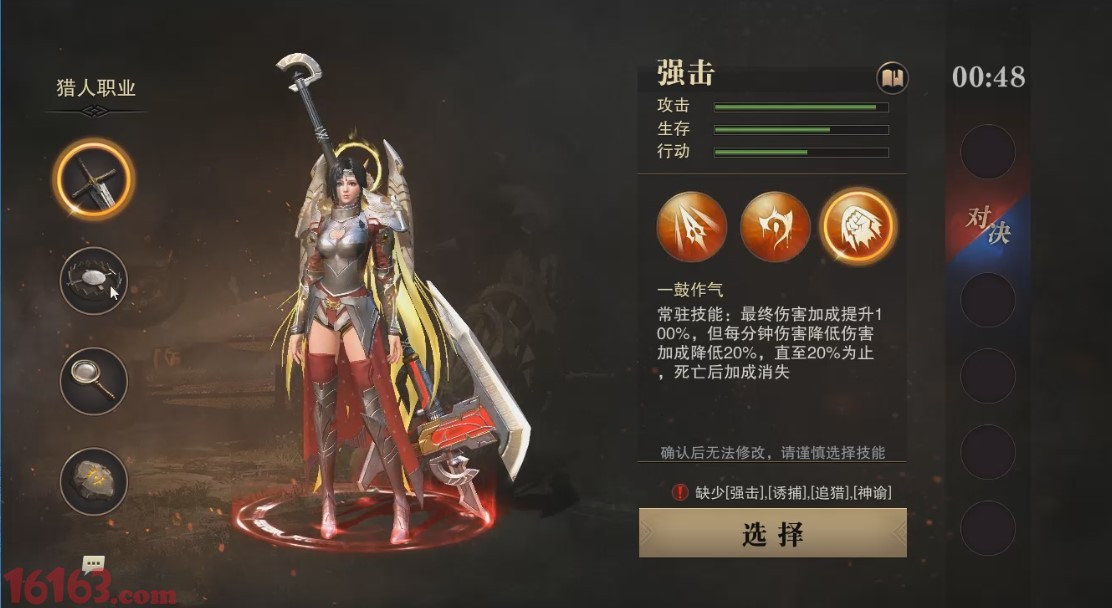Select the crossed swords hunter class
Screen dimensions: 1112x608
click(x=93, y=180)
